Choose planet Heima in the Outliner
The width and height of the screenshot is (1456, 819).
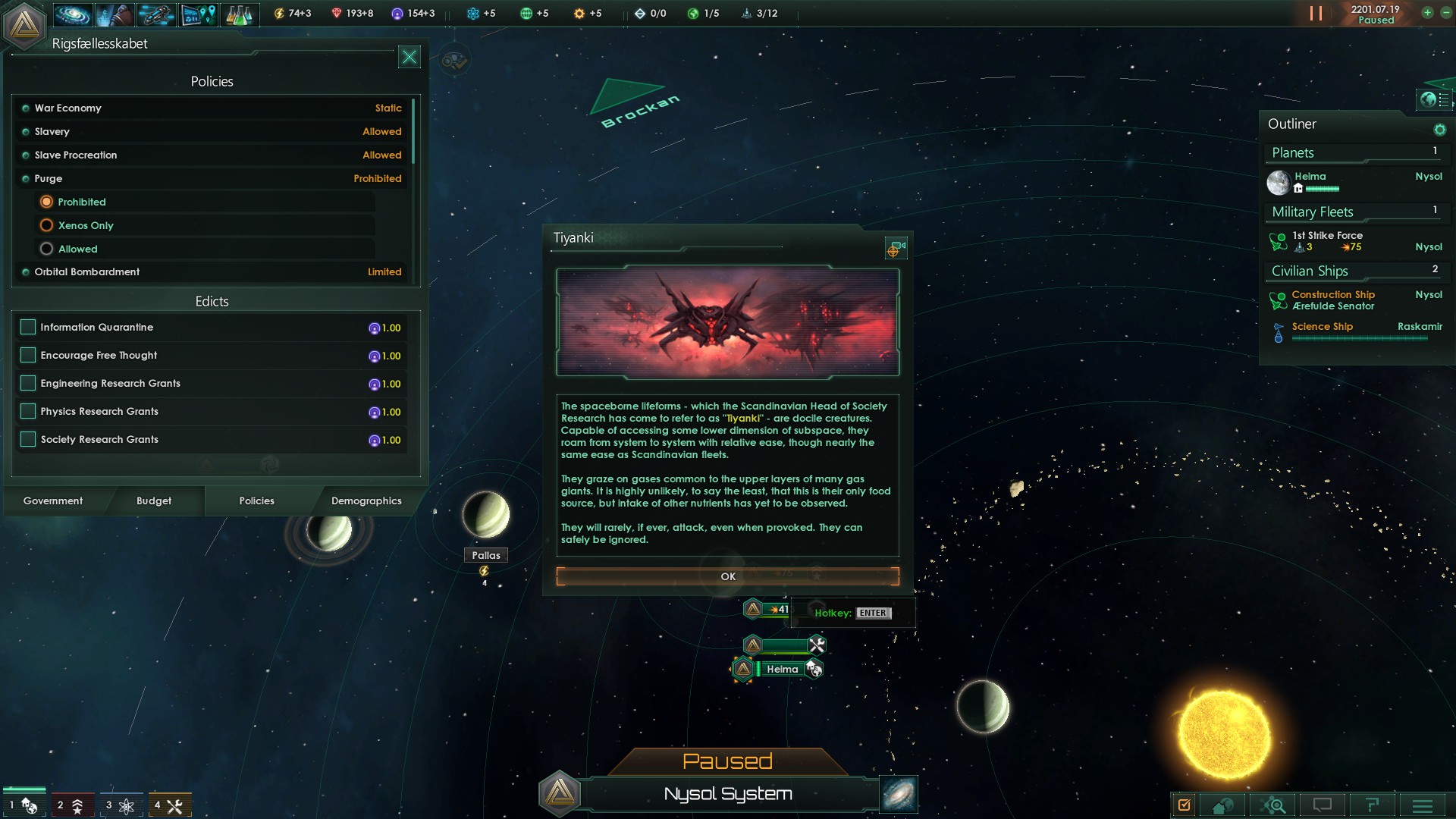(x=1310, y=177)
